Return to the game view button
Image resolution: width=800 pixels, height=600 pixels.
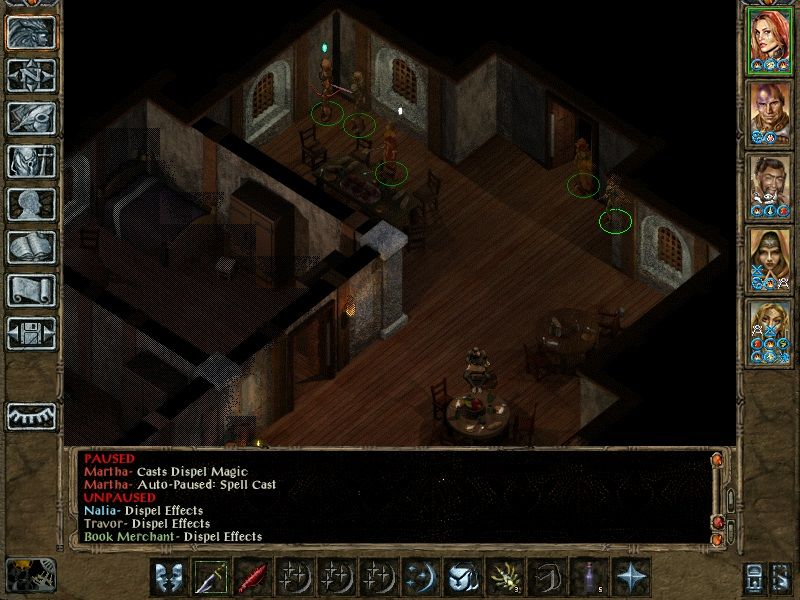pos(31,32)
